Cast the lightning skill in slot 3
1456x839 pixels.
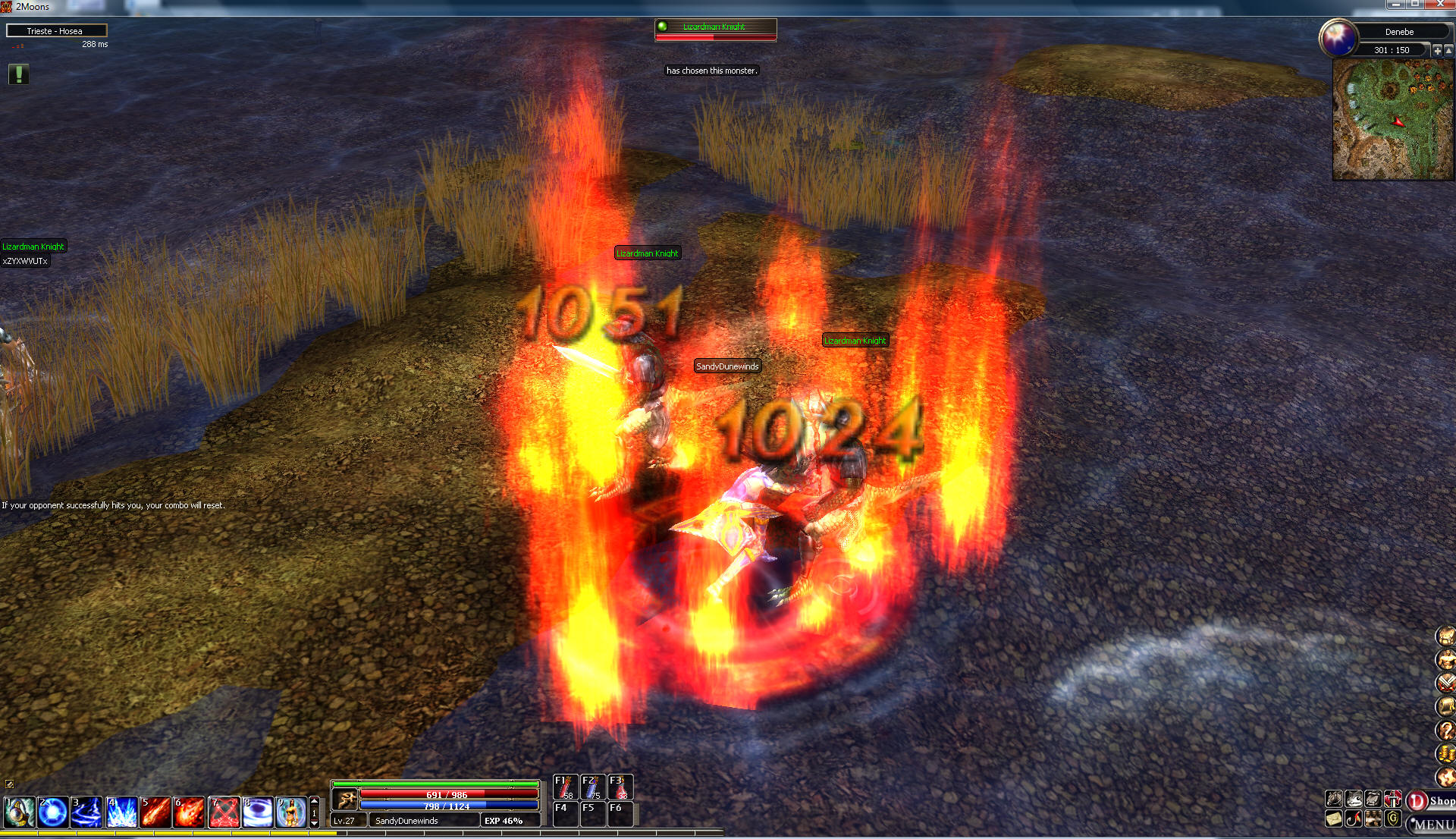point(86,812)
